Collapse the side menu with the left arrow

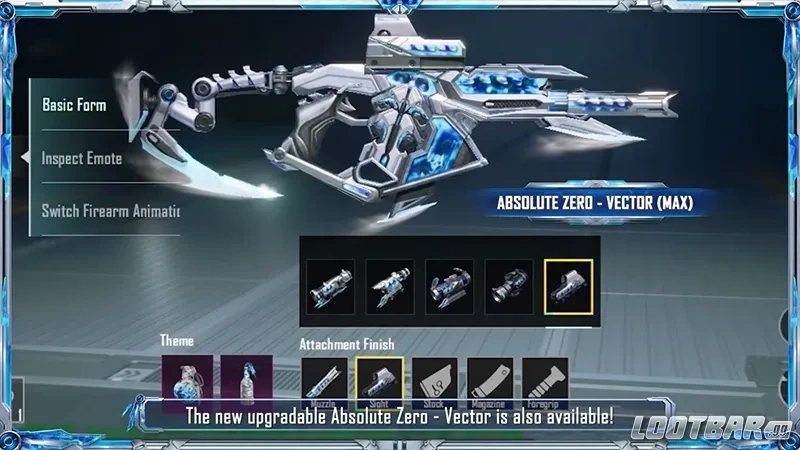[x=24, y=158]
